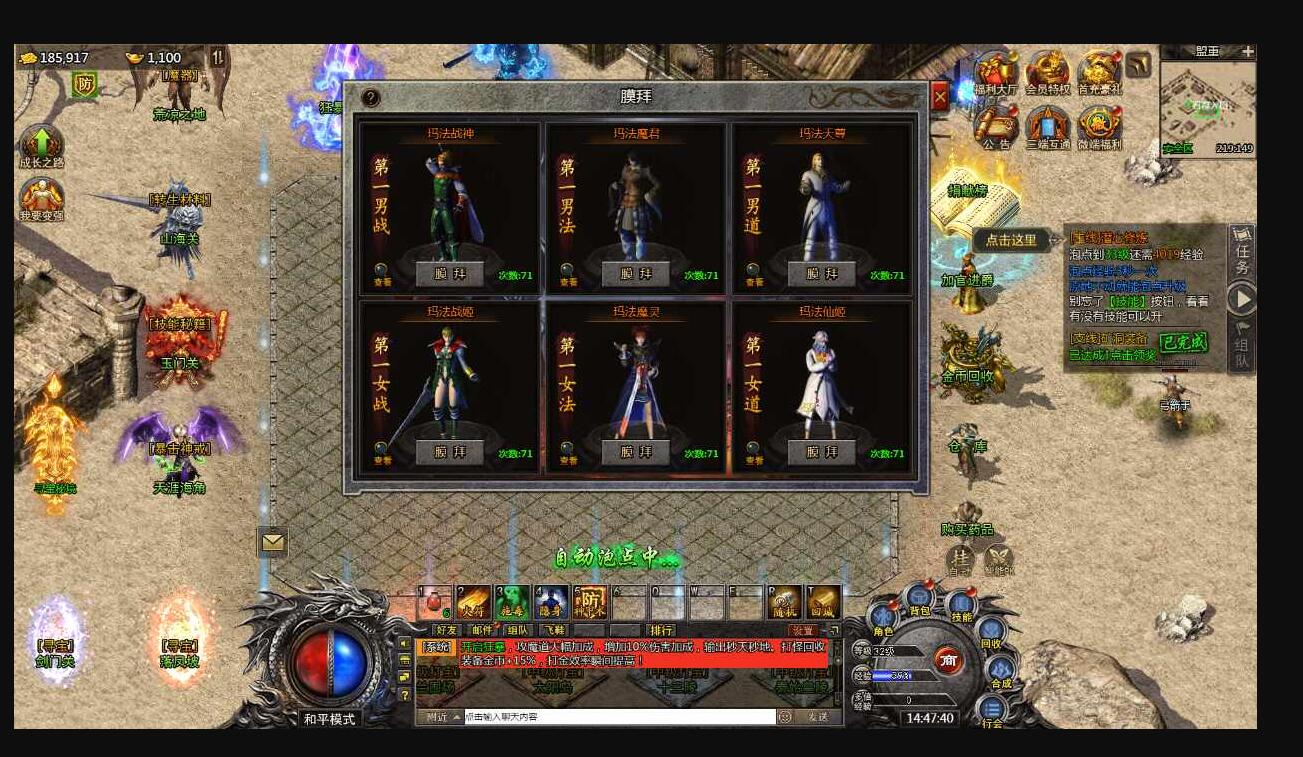Image resolution: width=1303 pixels, height=757 pixels.
Task: Open the 背包 backpack icon
Action: tap(919, 598)
